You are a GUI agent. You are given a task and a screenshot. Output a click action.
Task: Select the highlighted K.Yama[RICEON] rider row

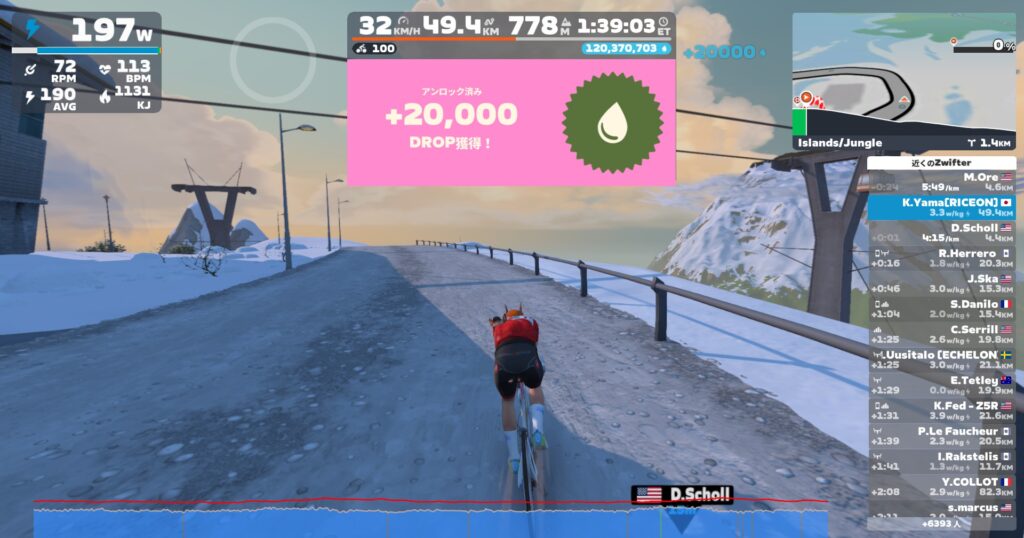tap(942, 207)
